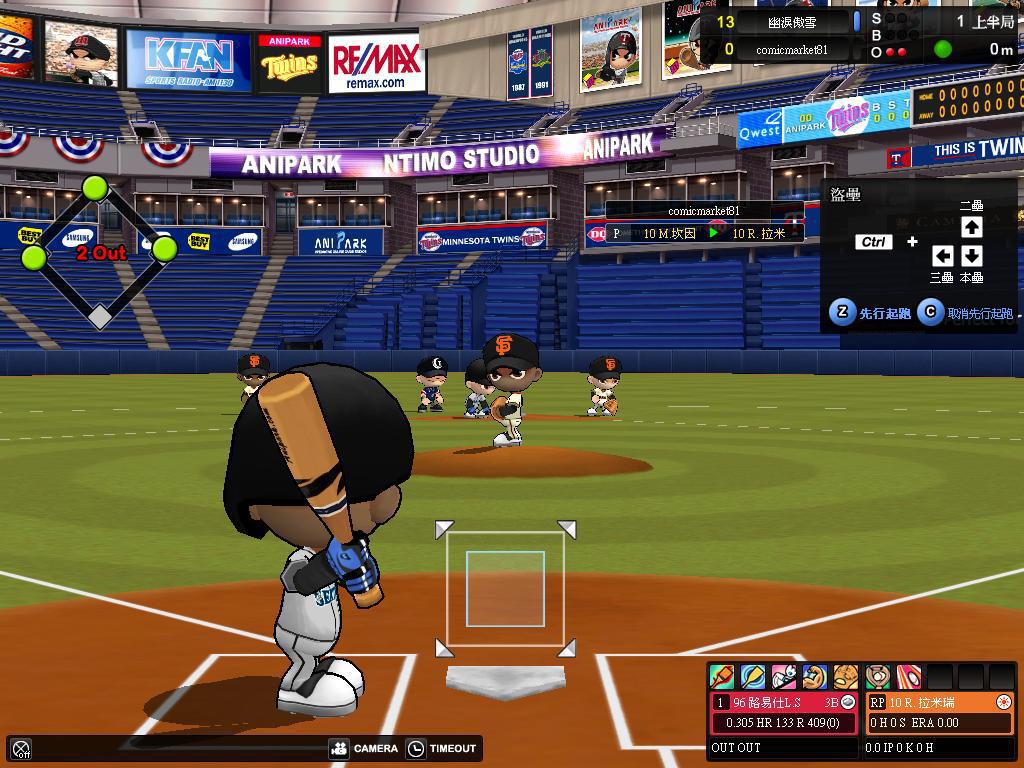
Task: Select the flexing arm skill icon
Action: [x=815, y=677]
